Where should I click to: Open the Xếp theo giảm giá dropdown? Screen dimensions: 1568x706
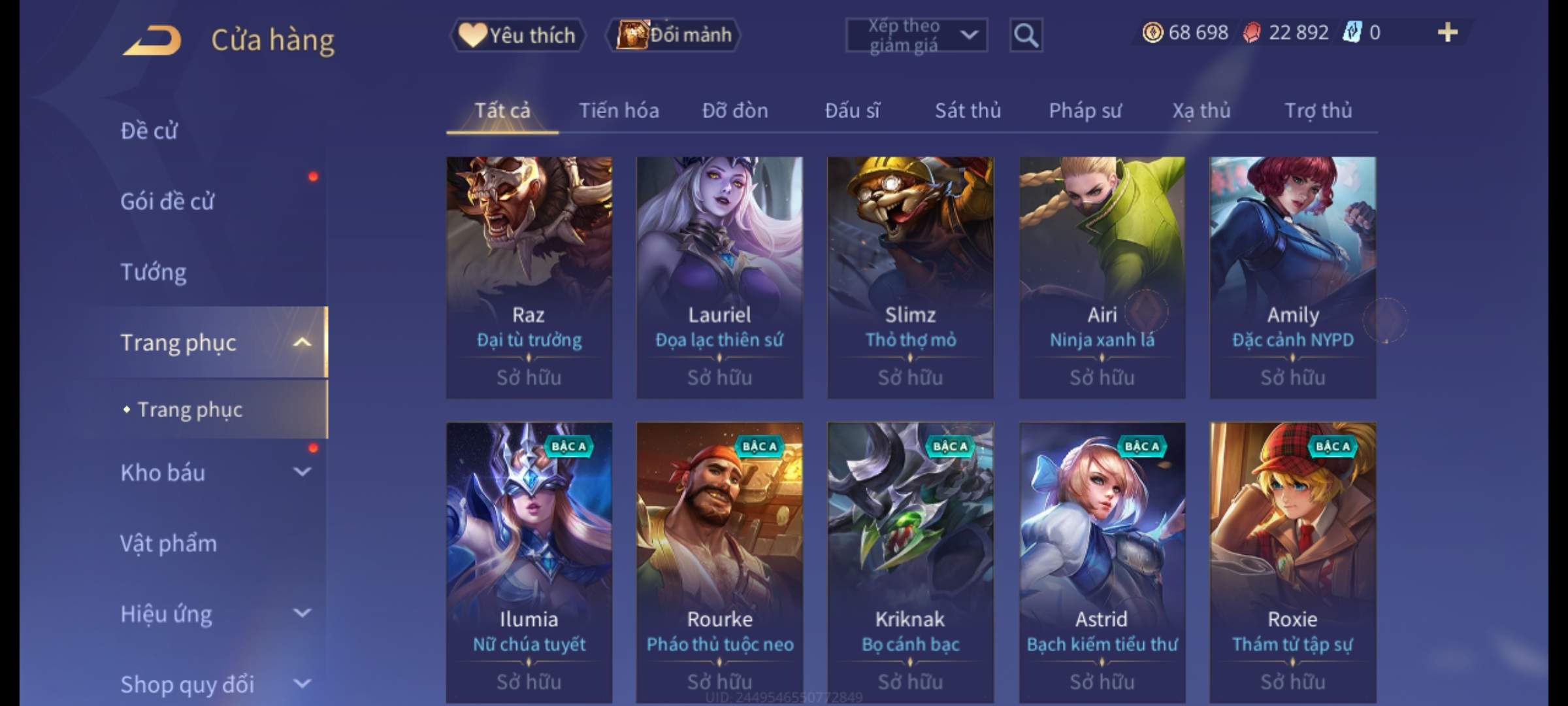tap(916, 35)
